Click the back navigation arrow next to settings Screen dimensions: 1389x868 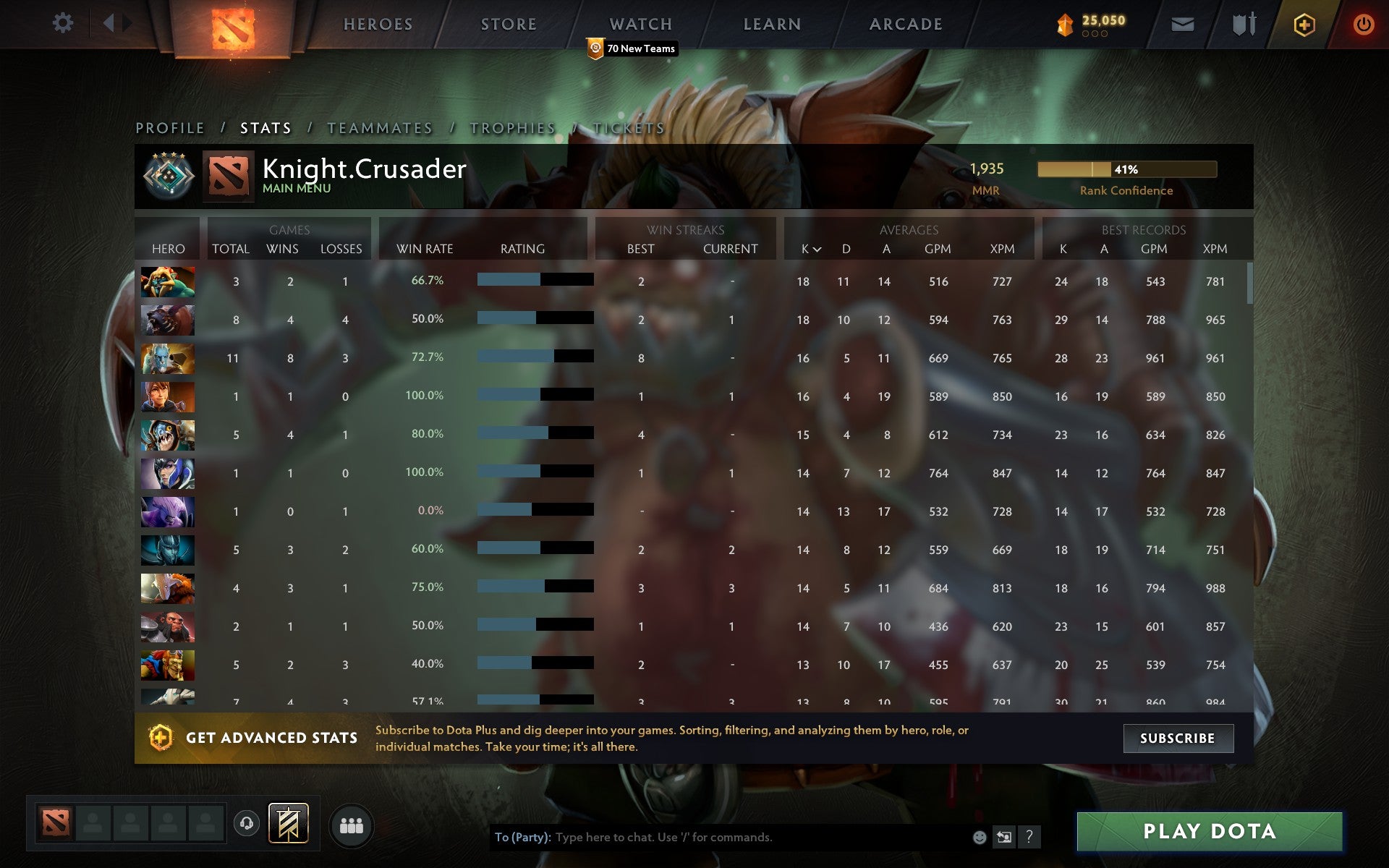click(109, 23)
